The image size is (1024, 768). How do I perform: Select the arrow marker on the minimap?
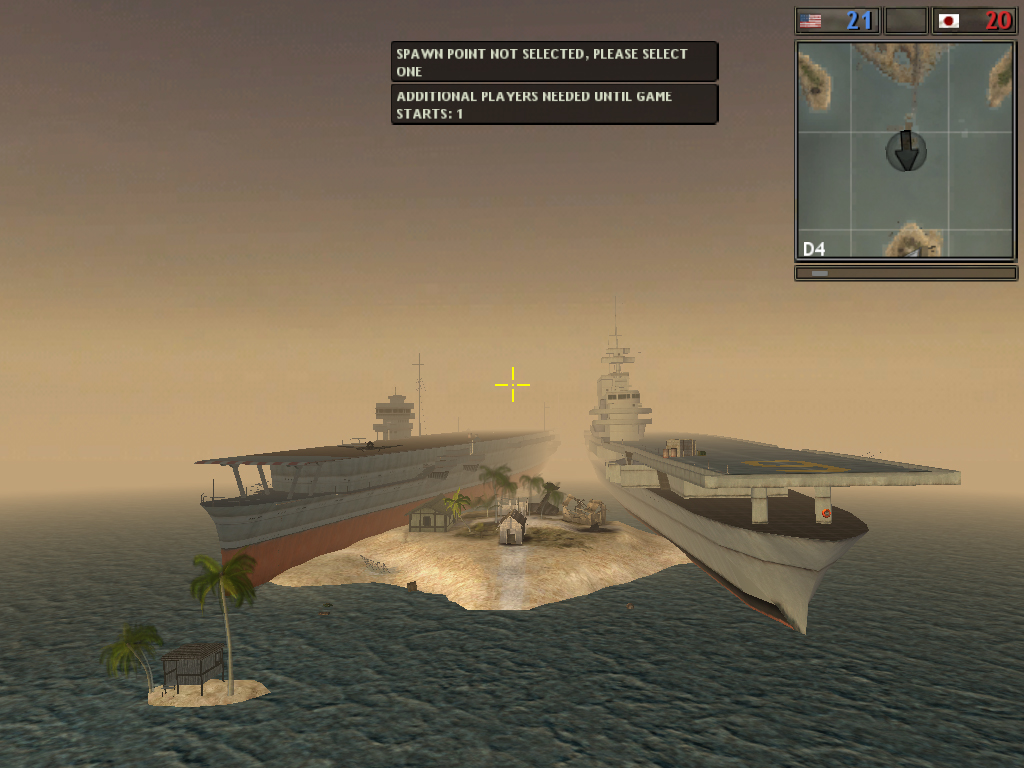click(x=906, y=150)
